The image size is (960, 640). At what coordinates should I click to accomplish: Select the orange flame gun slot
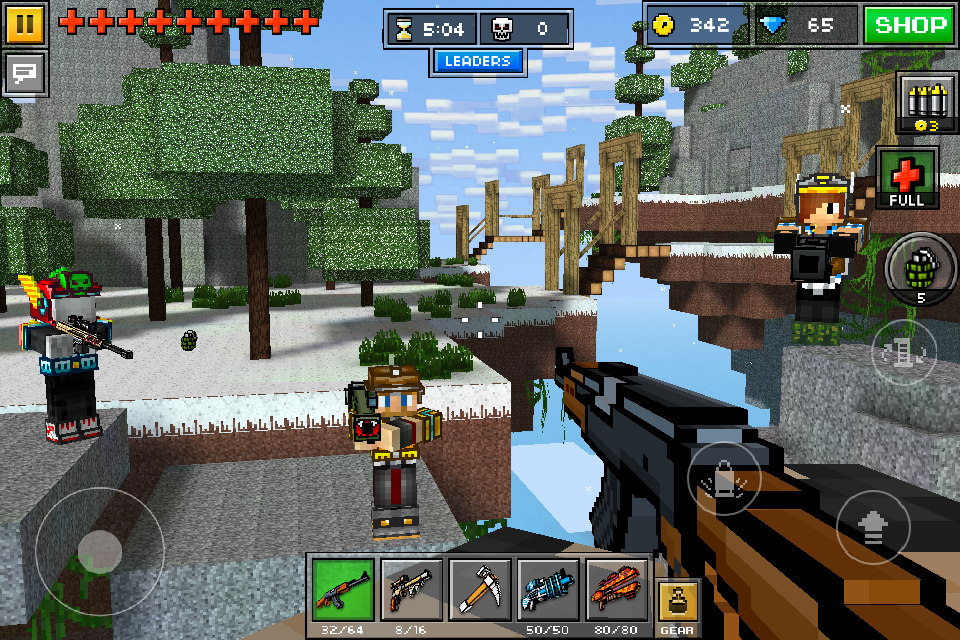616,591
